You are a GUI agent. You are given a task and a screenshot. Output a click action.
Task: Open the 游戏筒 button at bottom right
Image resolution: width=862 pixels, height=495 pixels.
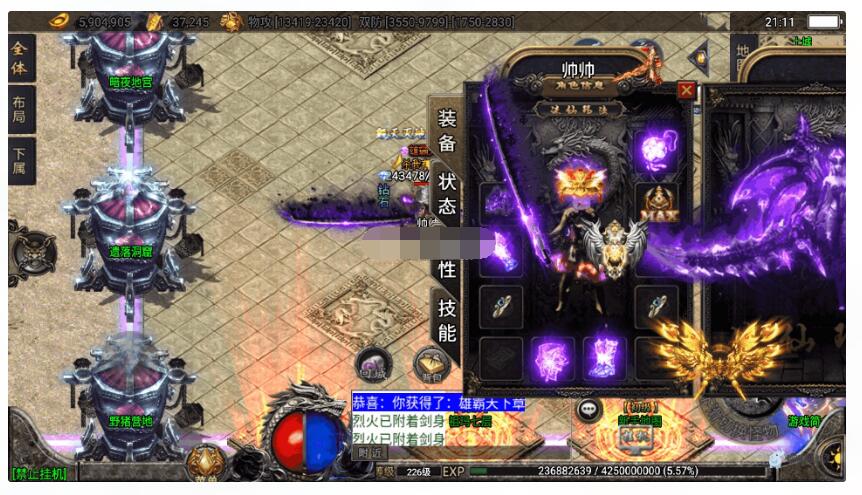point(803,422)
